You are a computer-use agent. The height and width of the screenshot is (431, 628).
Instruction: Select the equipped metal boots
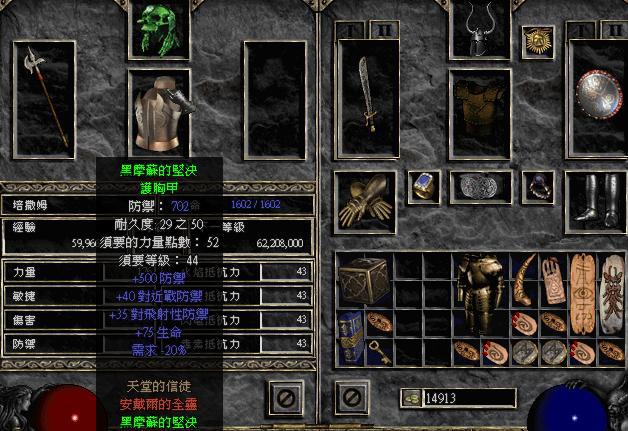click(598, 197)
